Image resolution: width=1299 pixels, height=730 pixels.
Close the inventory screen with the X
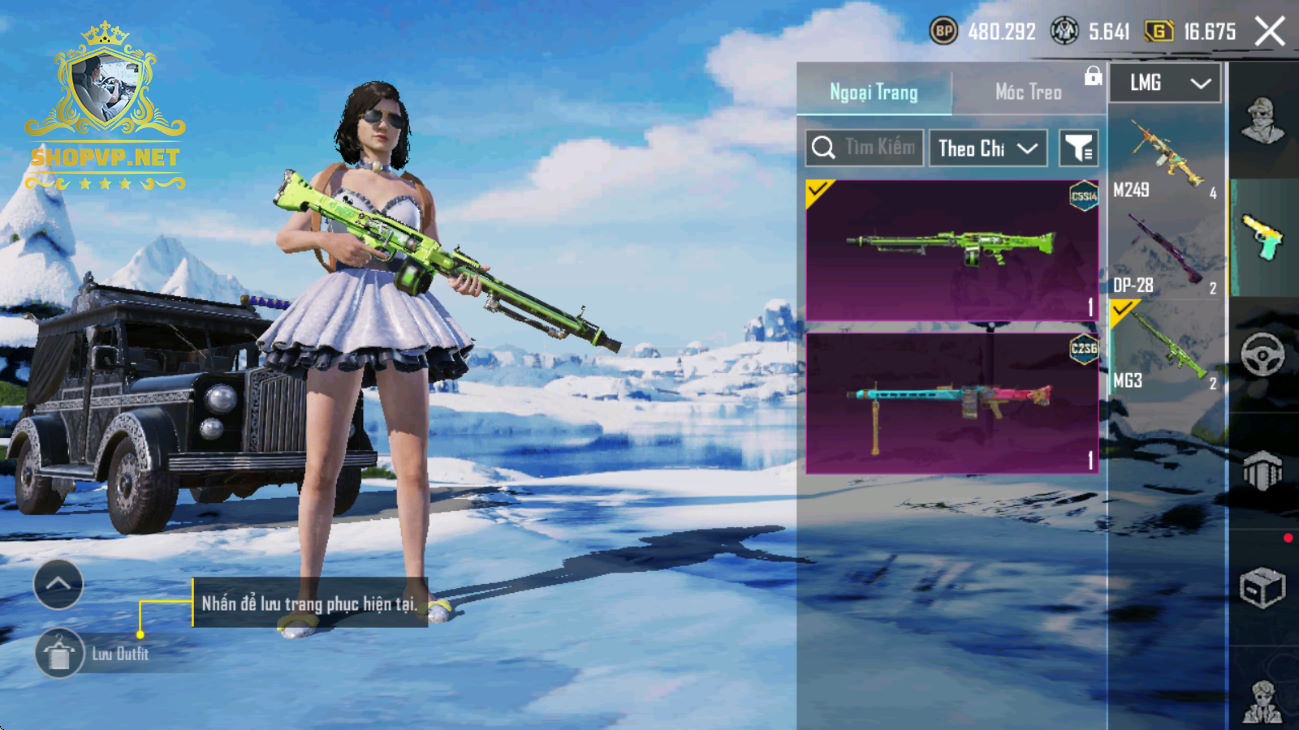click(1270, 32)
